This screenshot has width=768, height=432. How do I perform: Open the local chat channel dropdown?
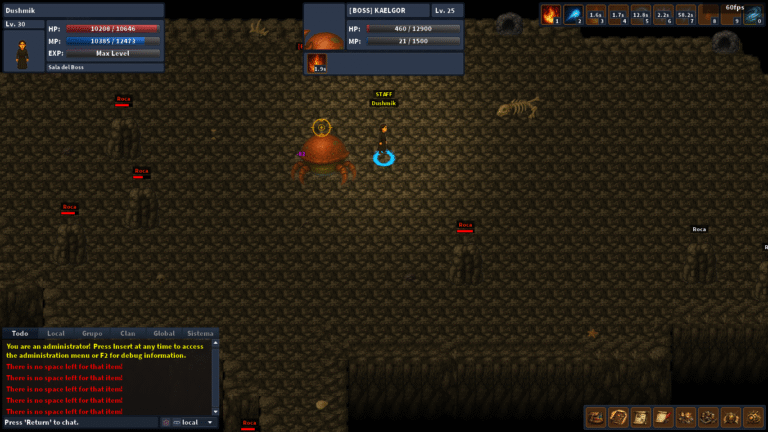point(190,422)
